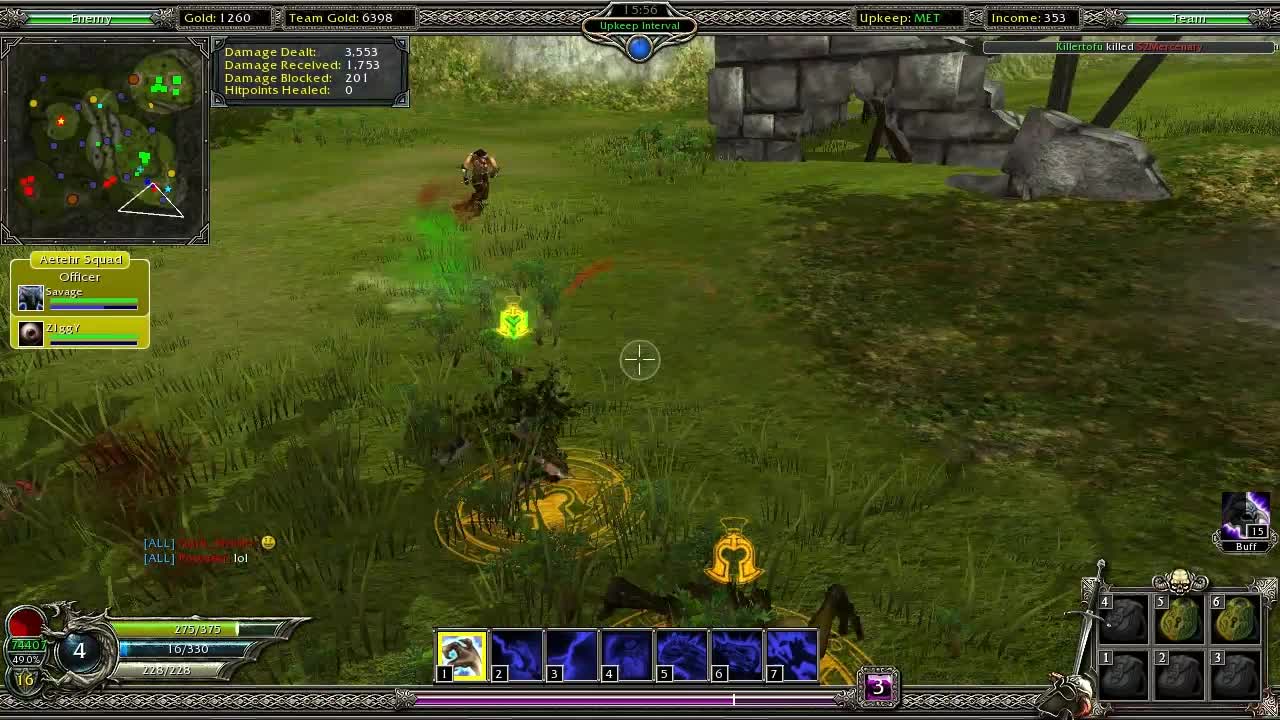Use the ability in hotbar slot 7

[792, 654]
